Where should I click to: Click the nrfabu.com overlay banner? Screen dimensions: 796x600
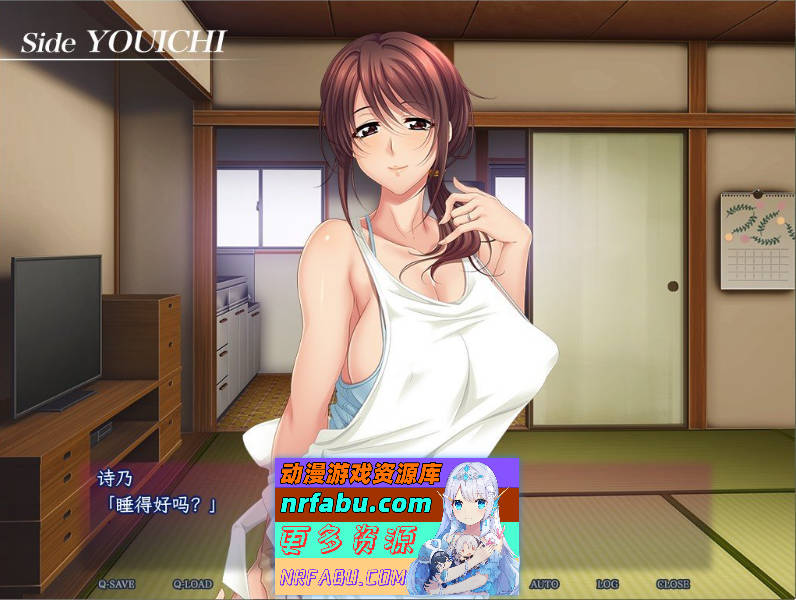point(396,524)
